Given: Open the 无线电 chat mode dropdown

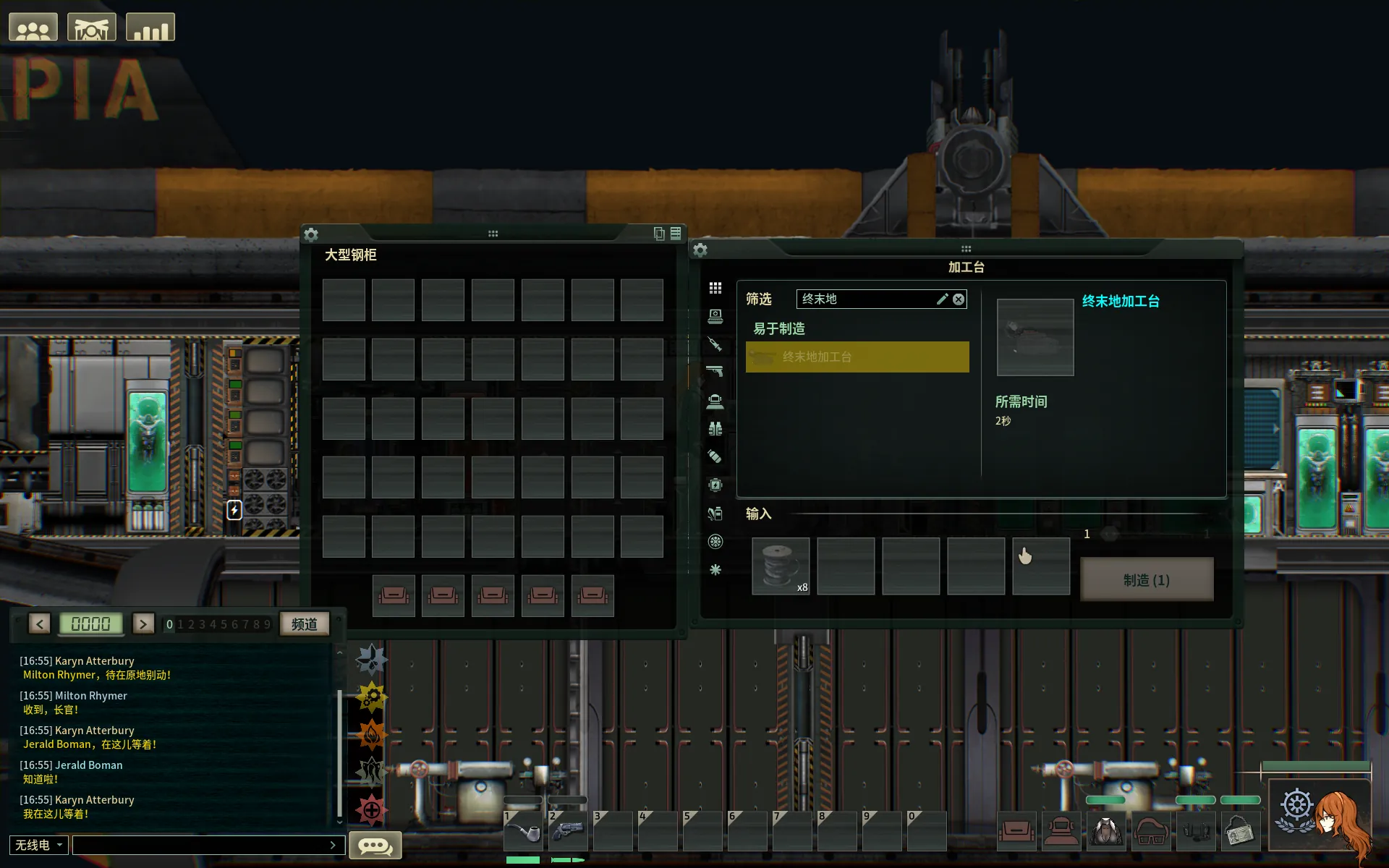Looking at the screenshot, I should click(39, 845).
